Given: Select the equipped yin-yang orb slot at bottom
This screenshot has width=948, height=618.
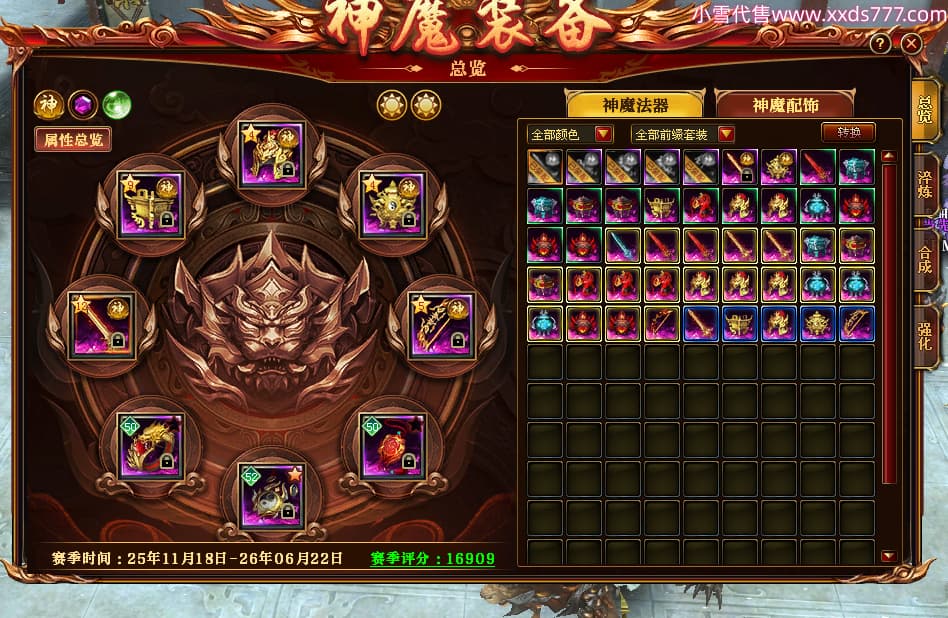Looking at the screenshot, I should 271,494.
